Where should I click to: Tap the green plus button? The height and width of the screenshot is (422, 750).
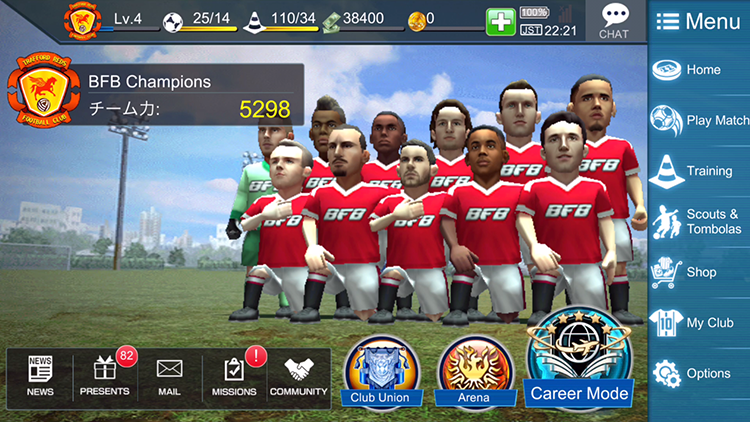pos(500,22)
